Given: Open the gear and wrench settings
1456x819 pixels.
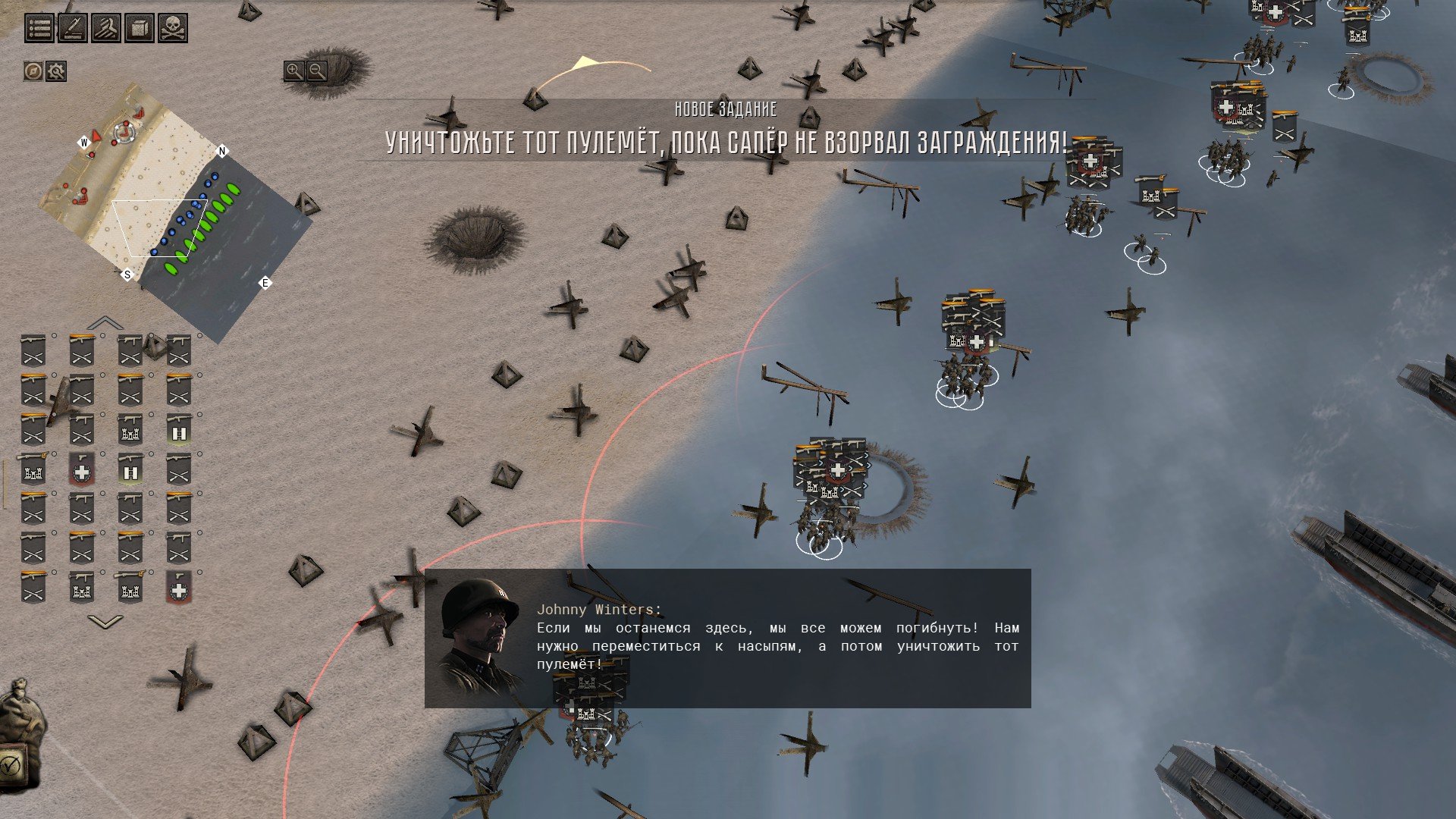Looking at the screenshot, I should tap(56, 71).
